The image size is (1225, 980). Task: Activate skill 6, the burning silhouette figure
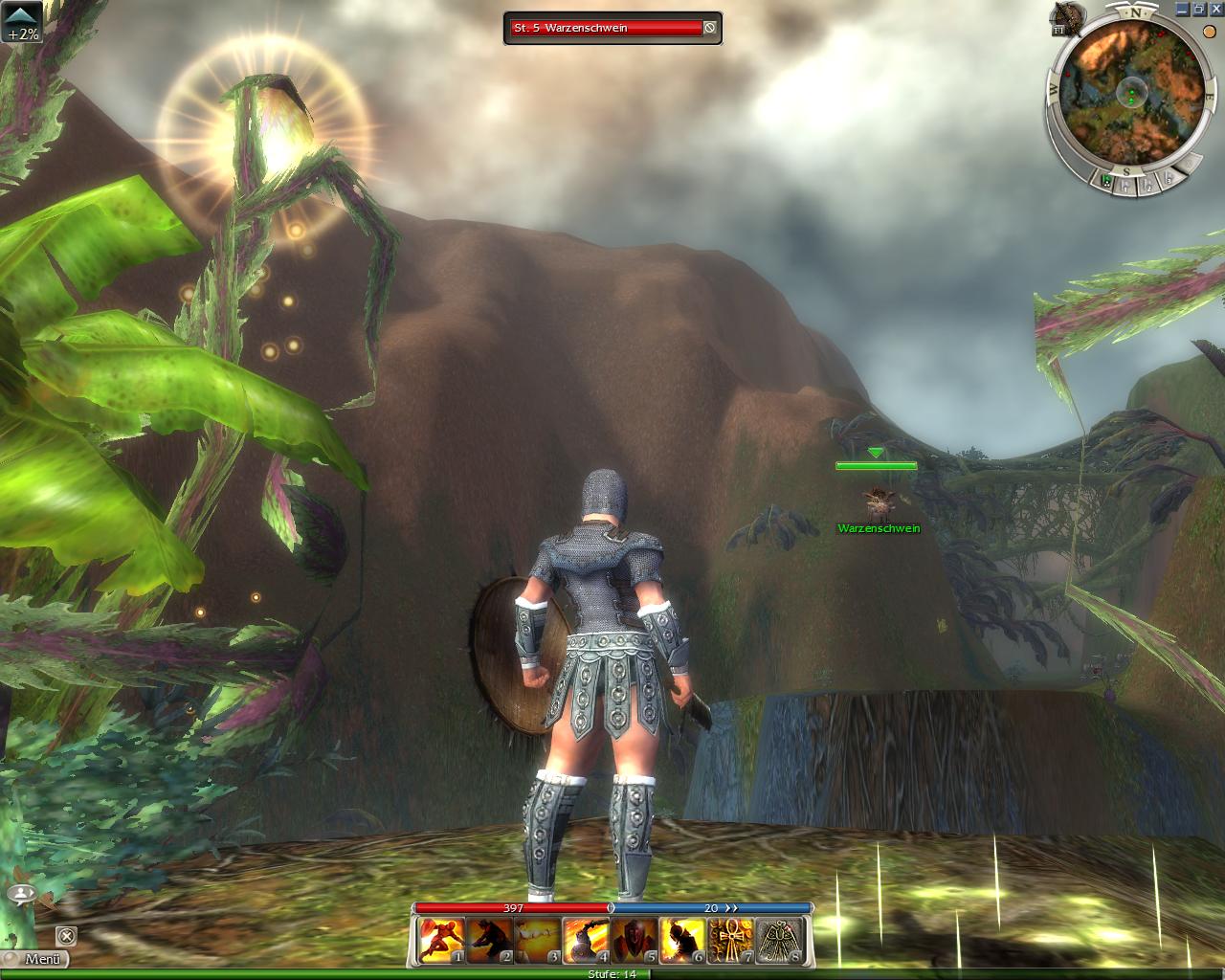(x=682, y=940)
